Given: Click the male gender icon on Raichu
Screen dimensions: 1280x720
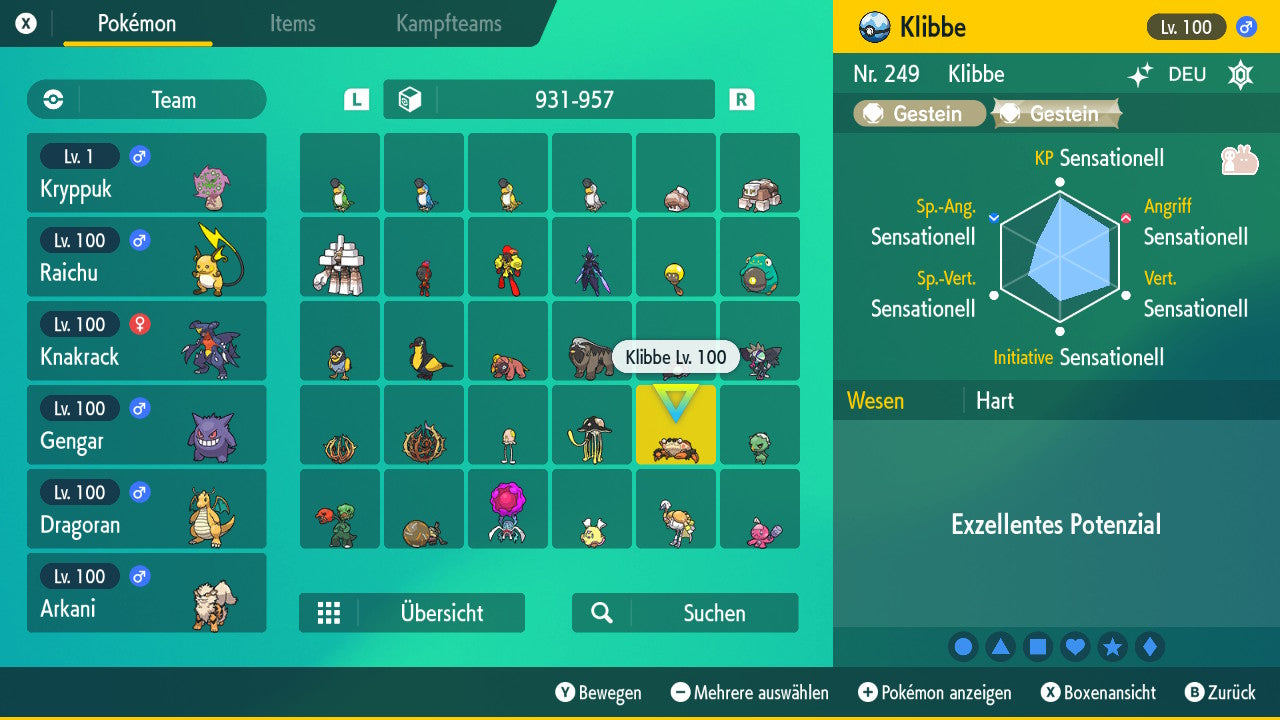Looking at the screenshot, I should click(138, 240).
